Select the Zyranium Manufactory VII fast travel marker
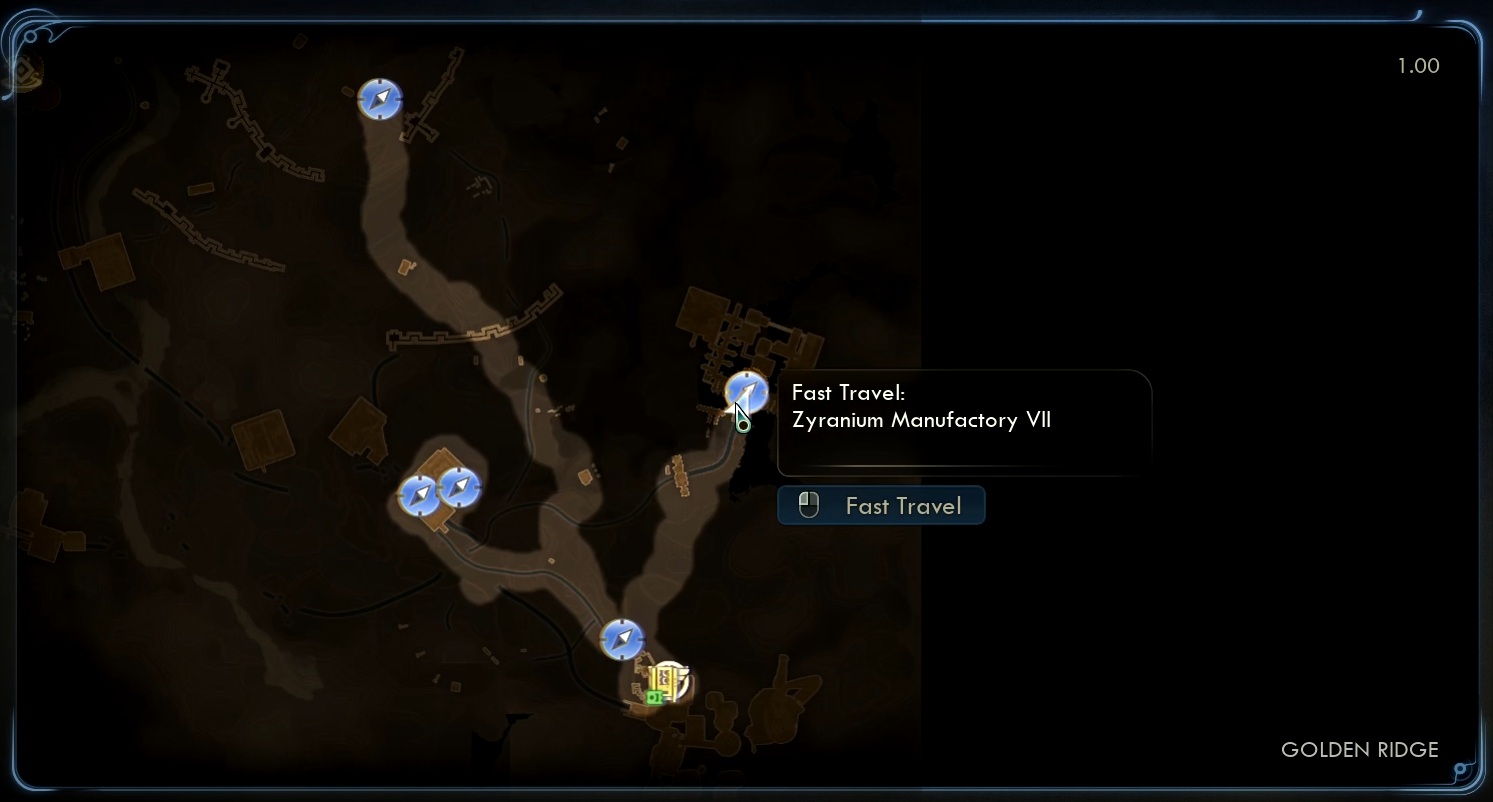1493x802 pixels. (746, 391)
